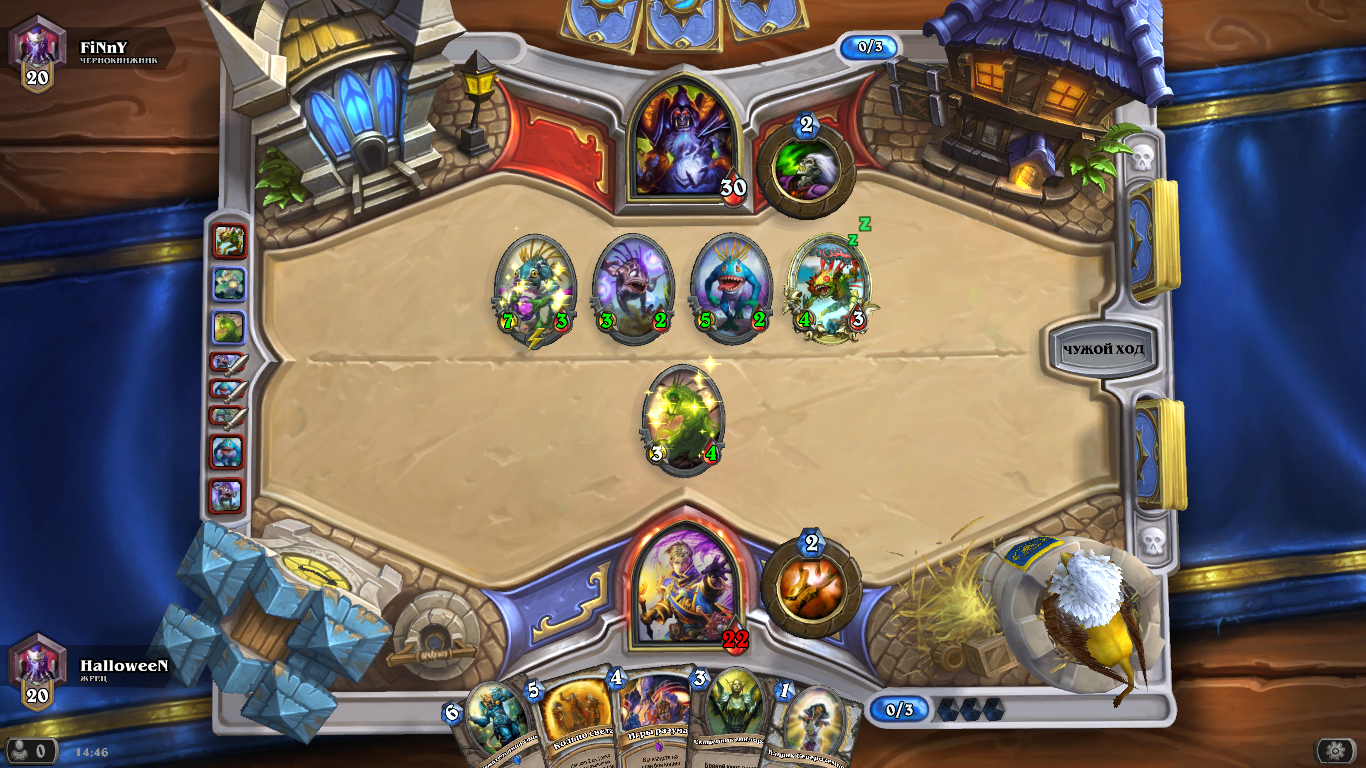Image resolution: width=1366 pixels, height=768 pixels.
Task: Target the sleeping enemy 4/3 murloc
Action: tap(829, 288)
